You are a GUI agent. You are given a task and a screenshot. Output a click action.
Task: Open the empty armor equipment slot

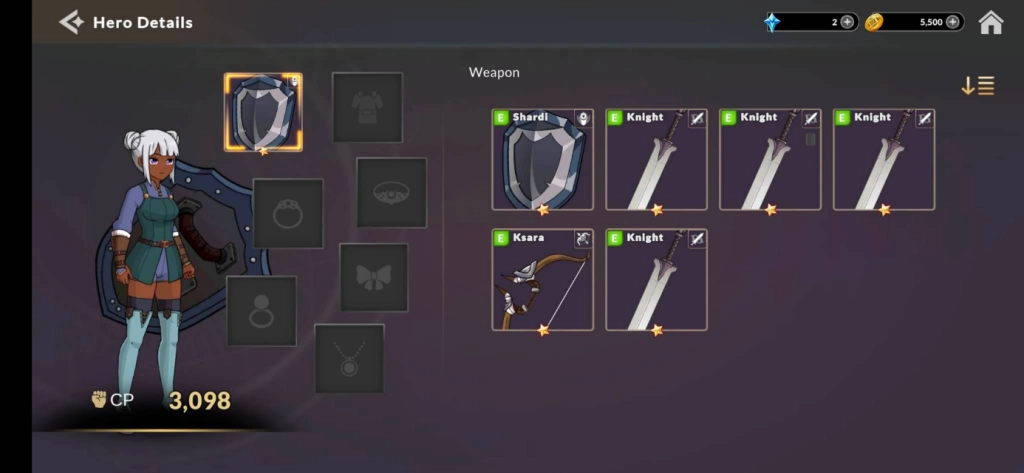point(367,107)
